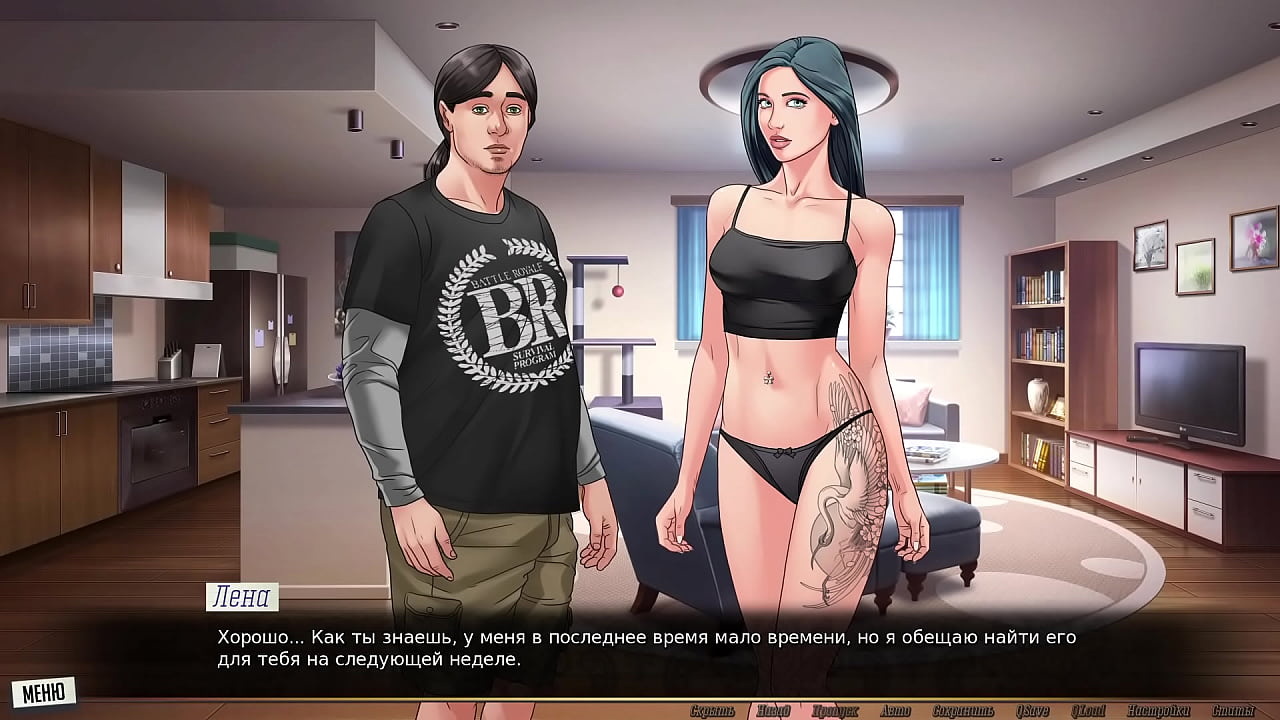1280x720 pixels.
Task: Advance Лена's dialogue text
Action: tap(640, 648)
